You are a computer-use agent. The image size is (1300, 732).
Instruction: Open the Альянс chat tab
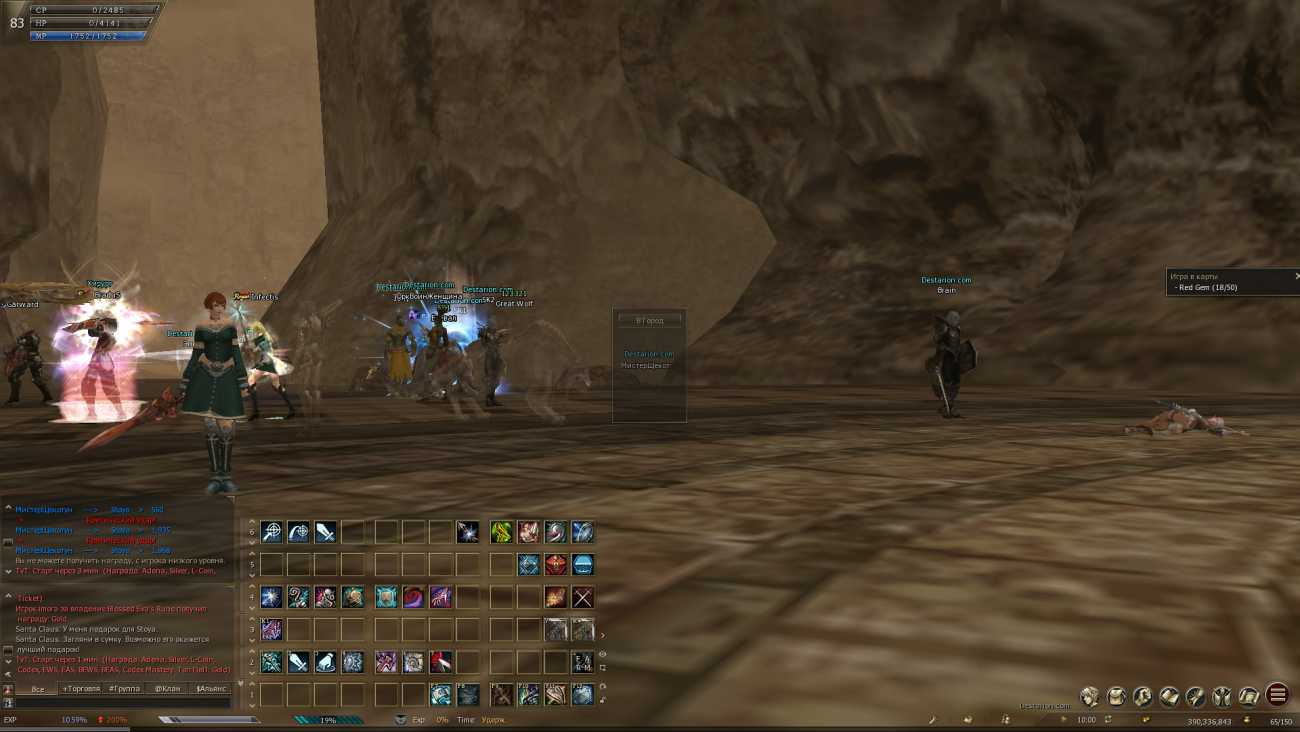click(x=211, y=689)
